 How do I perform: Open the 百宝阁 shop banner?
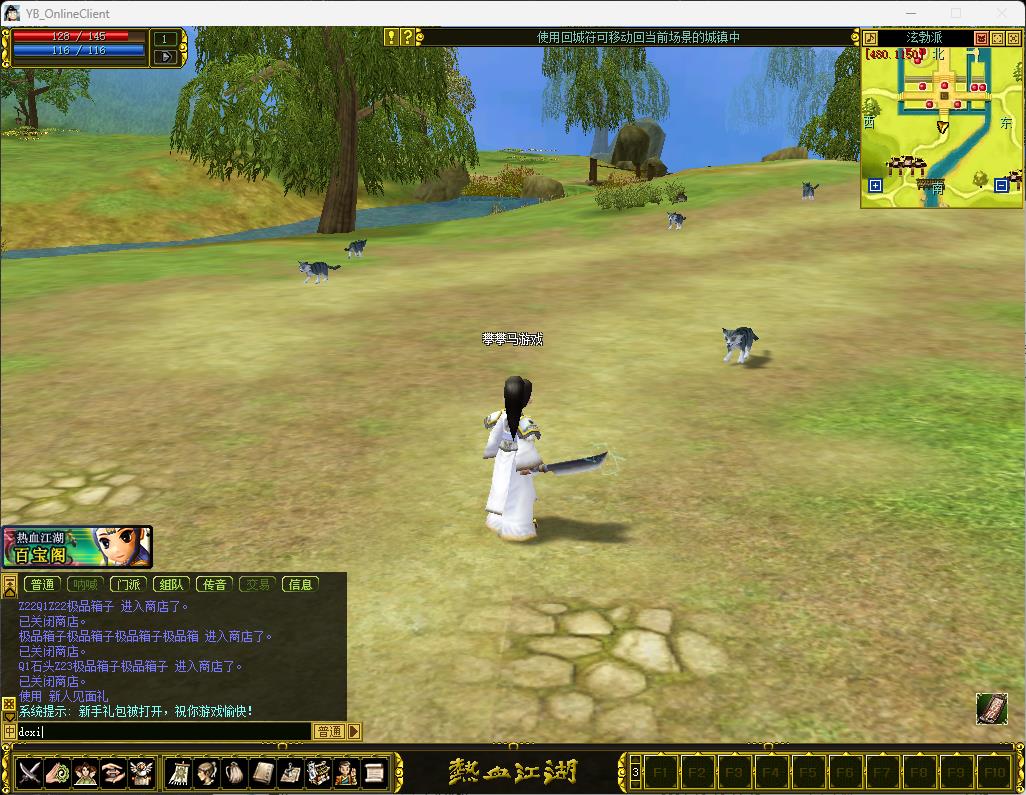point(76,547)
